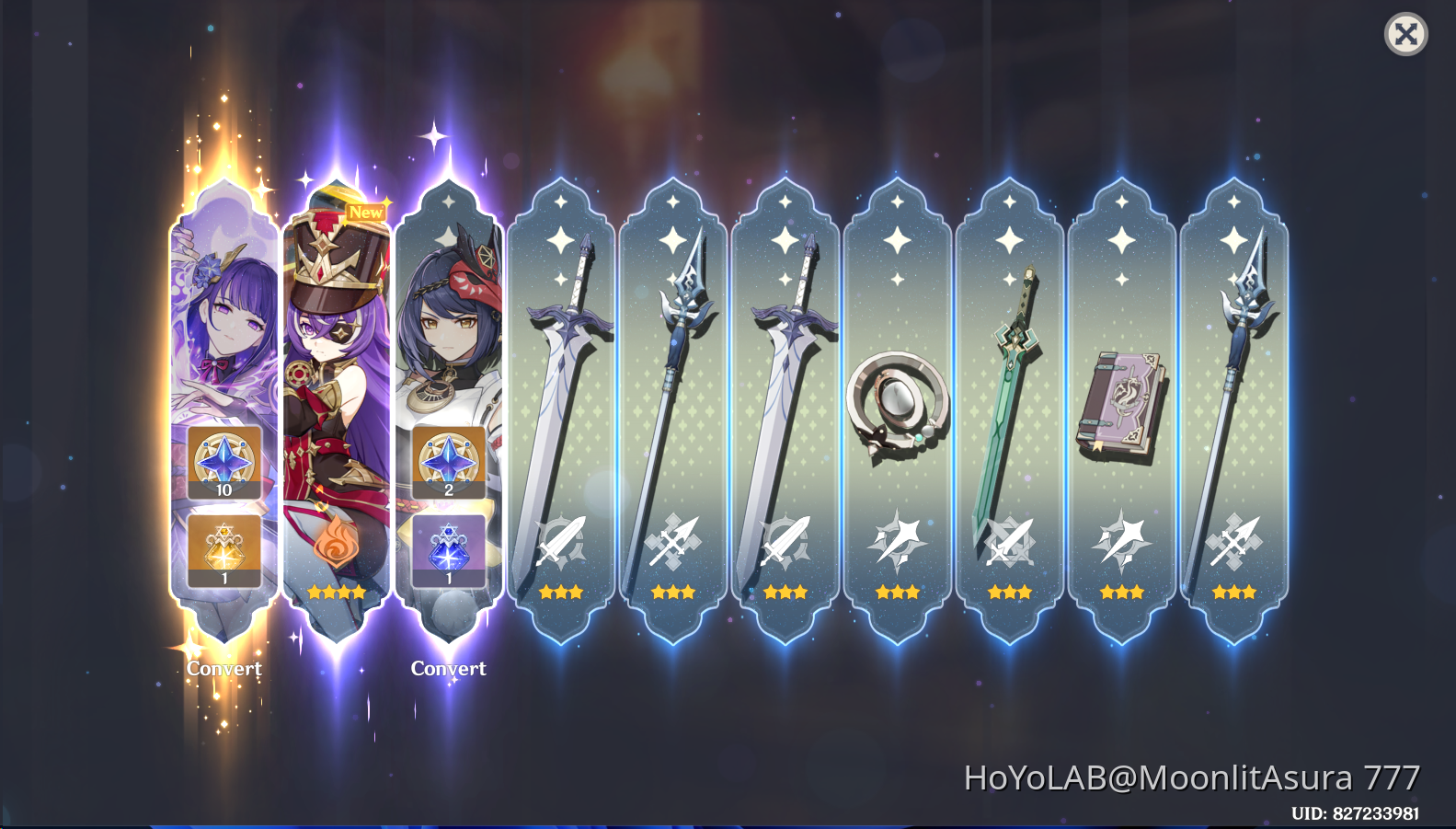Close the wish results screen
Image resolution: width=1456 pixels, height=829 pixels.
[x=1406, y=35]
